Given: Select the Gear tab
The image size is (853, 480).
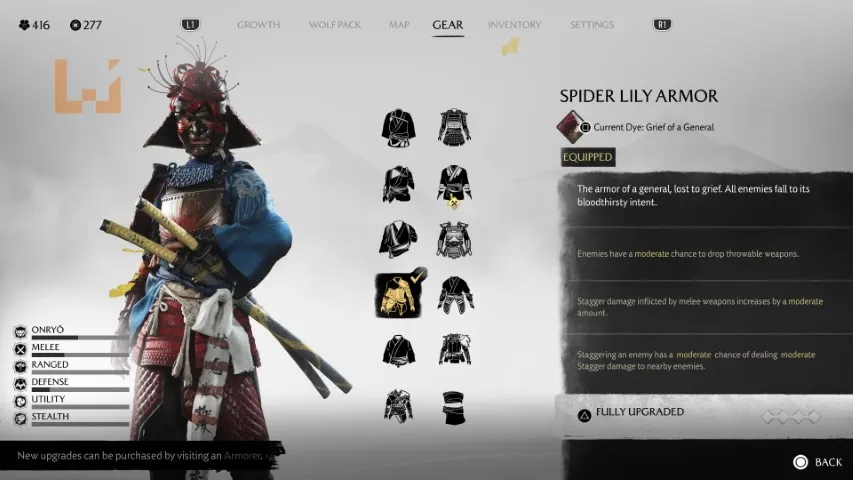Looking at the screenshot, I should pyautogui.click(x=447, y=25).
